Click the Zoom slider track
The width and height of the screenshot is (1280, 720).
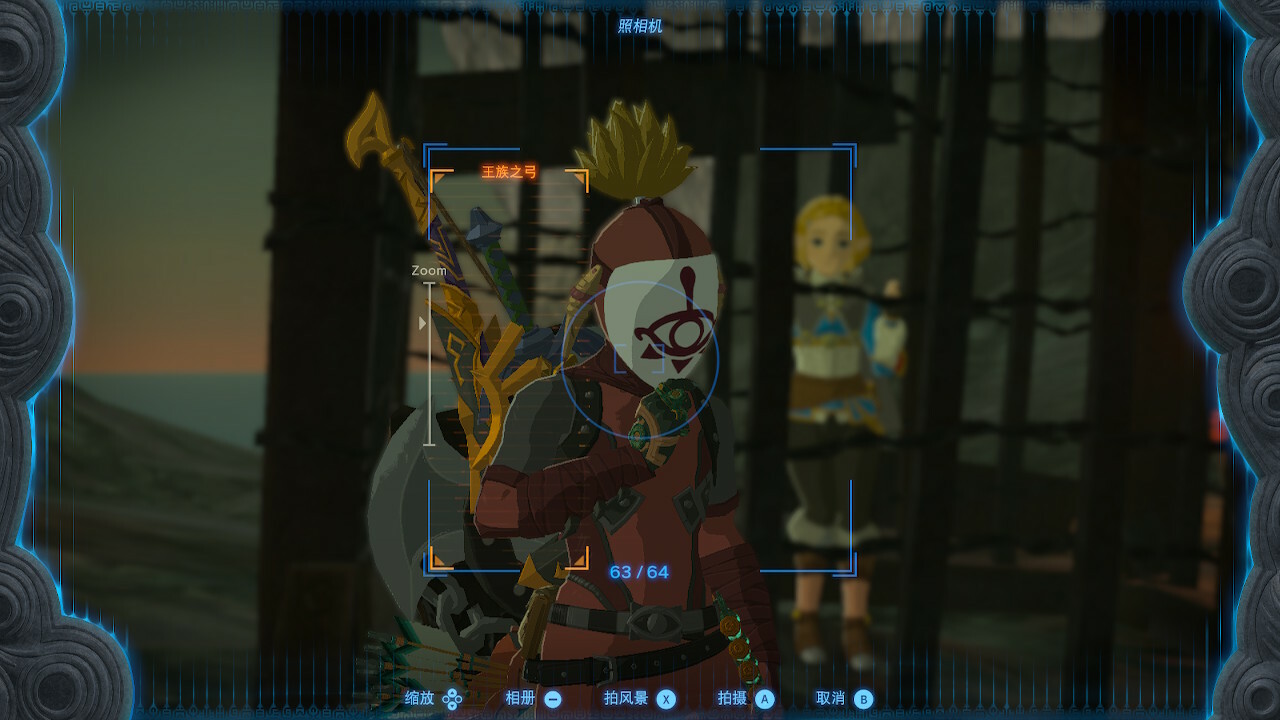[430, 364]
